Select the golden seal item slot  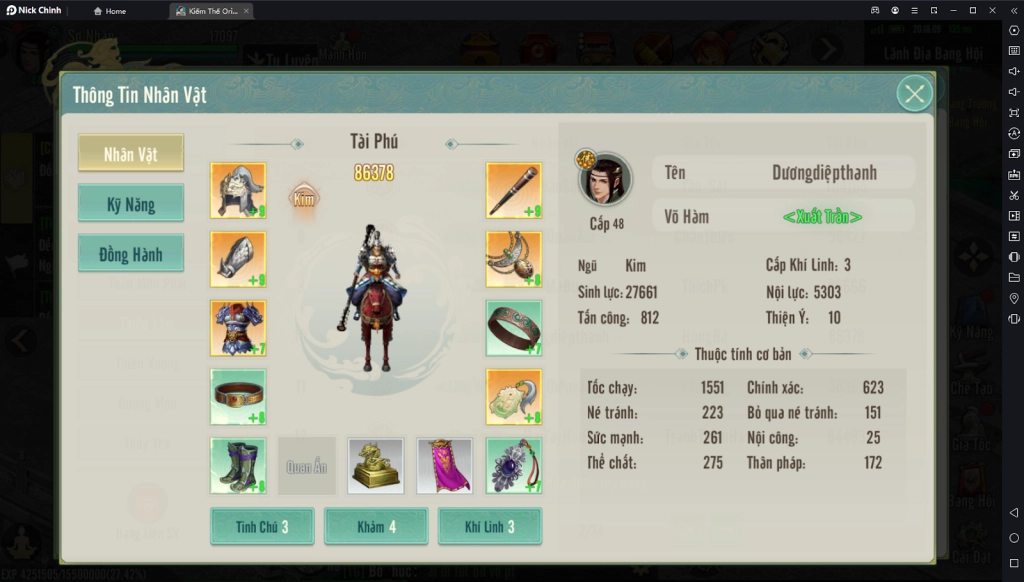click(x=376, y=466)
